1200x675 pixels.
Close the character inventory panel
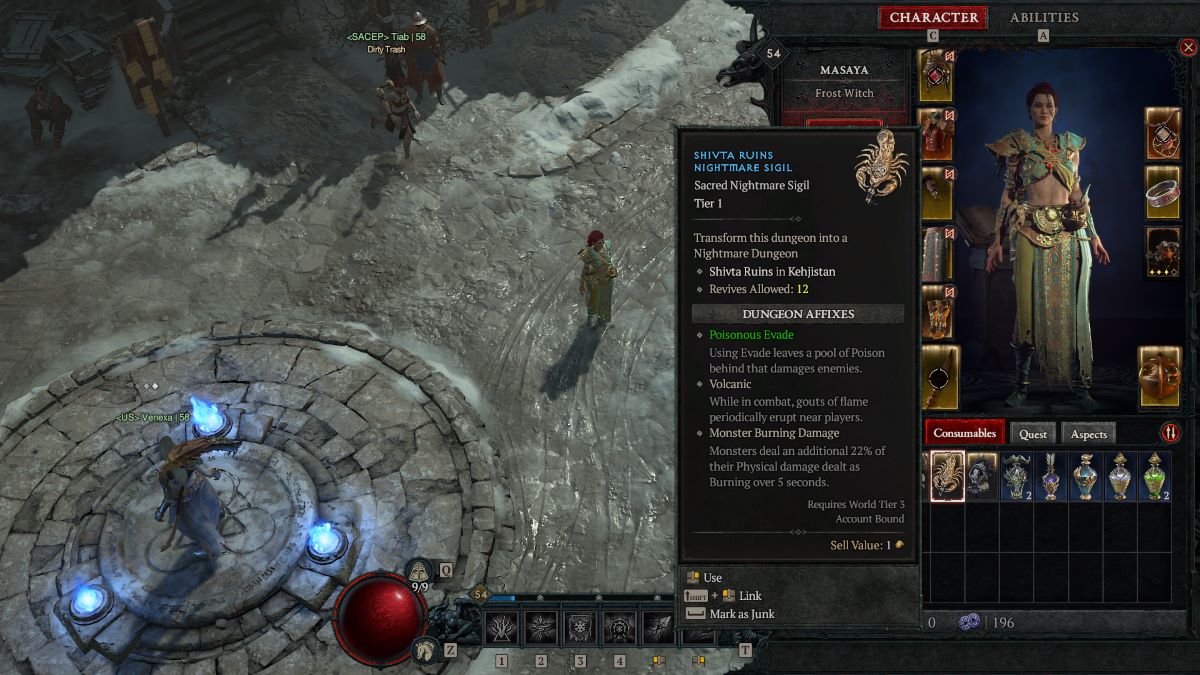[1186, 47]
